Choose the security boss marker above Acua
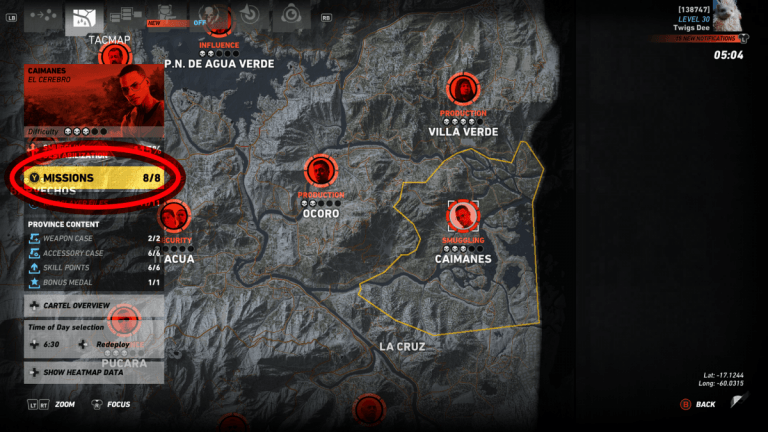 [x=175, y=217]
